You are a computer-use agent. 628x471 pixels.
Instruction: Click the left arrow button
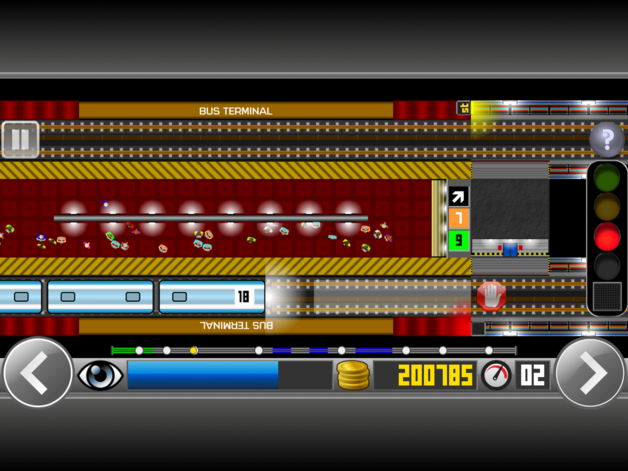tap(37, 373)
